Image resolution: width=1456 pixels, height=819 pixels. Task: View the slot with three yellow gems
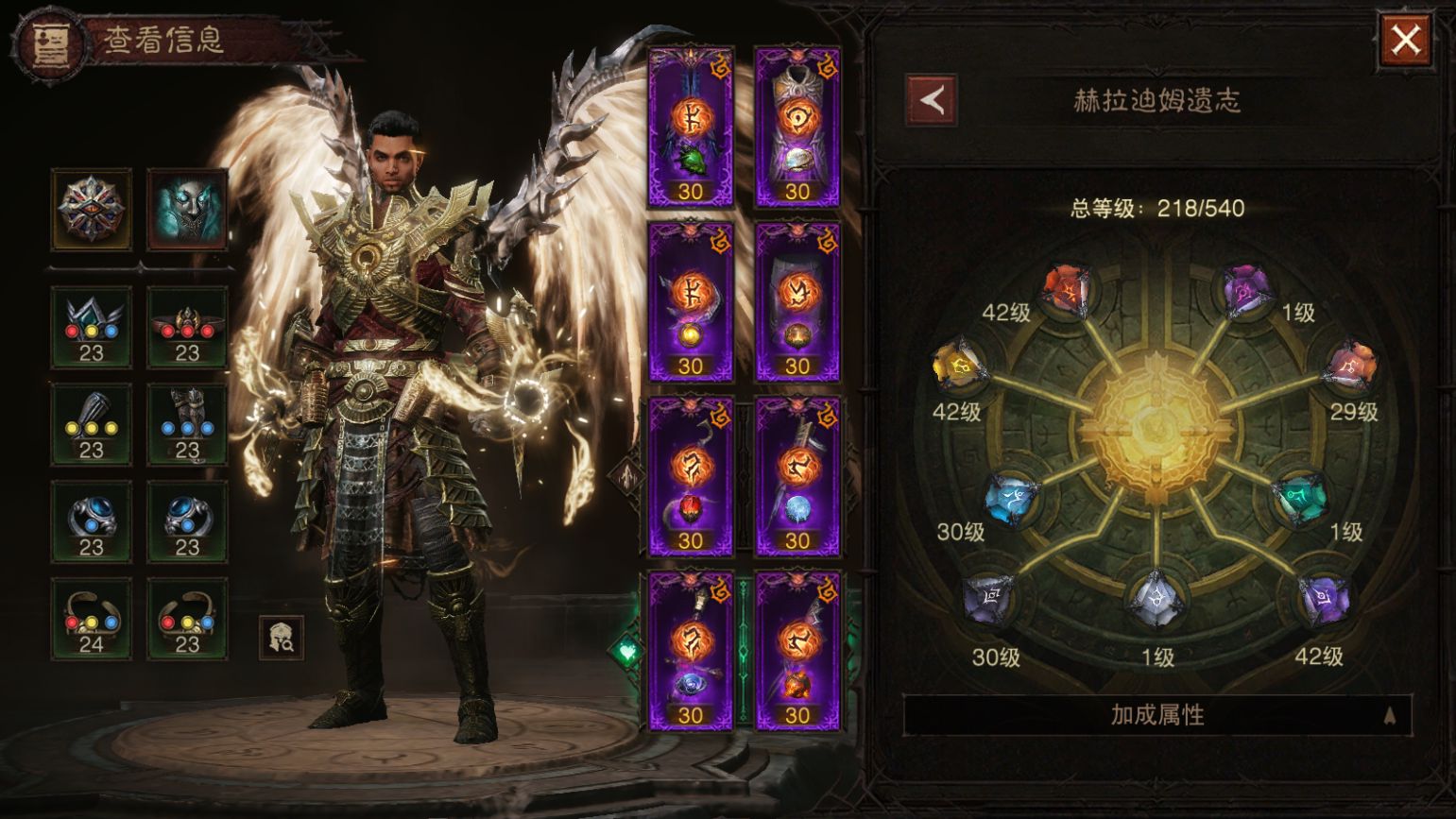92,424
